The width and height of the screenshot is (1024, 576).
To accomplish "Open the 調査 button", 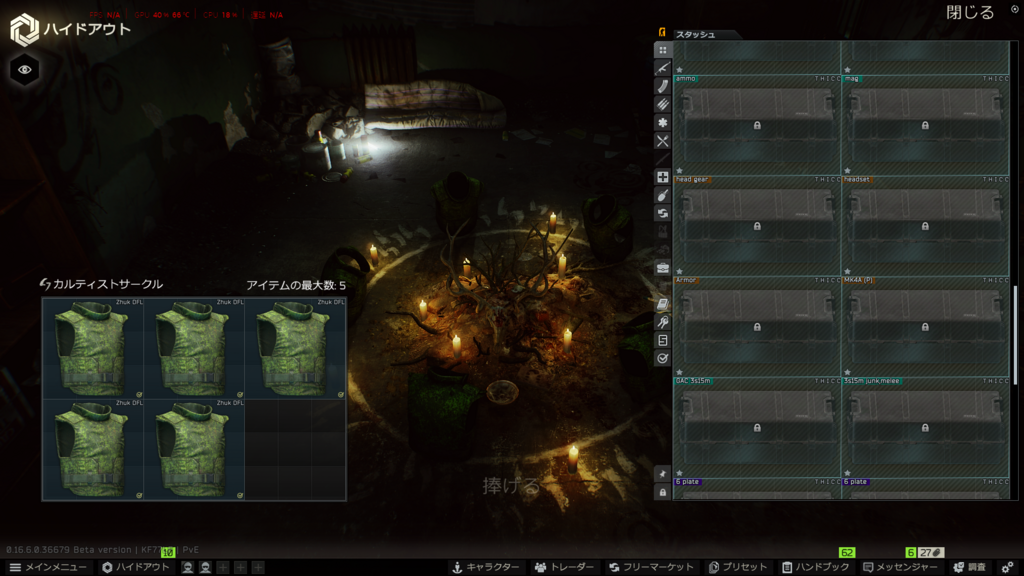I will (970, 567).
